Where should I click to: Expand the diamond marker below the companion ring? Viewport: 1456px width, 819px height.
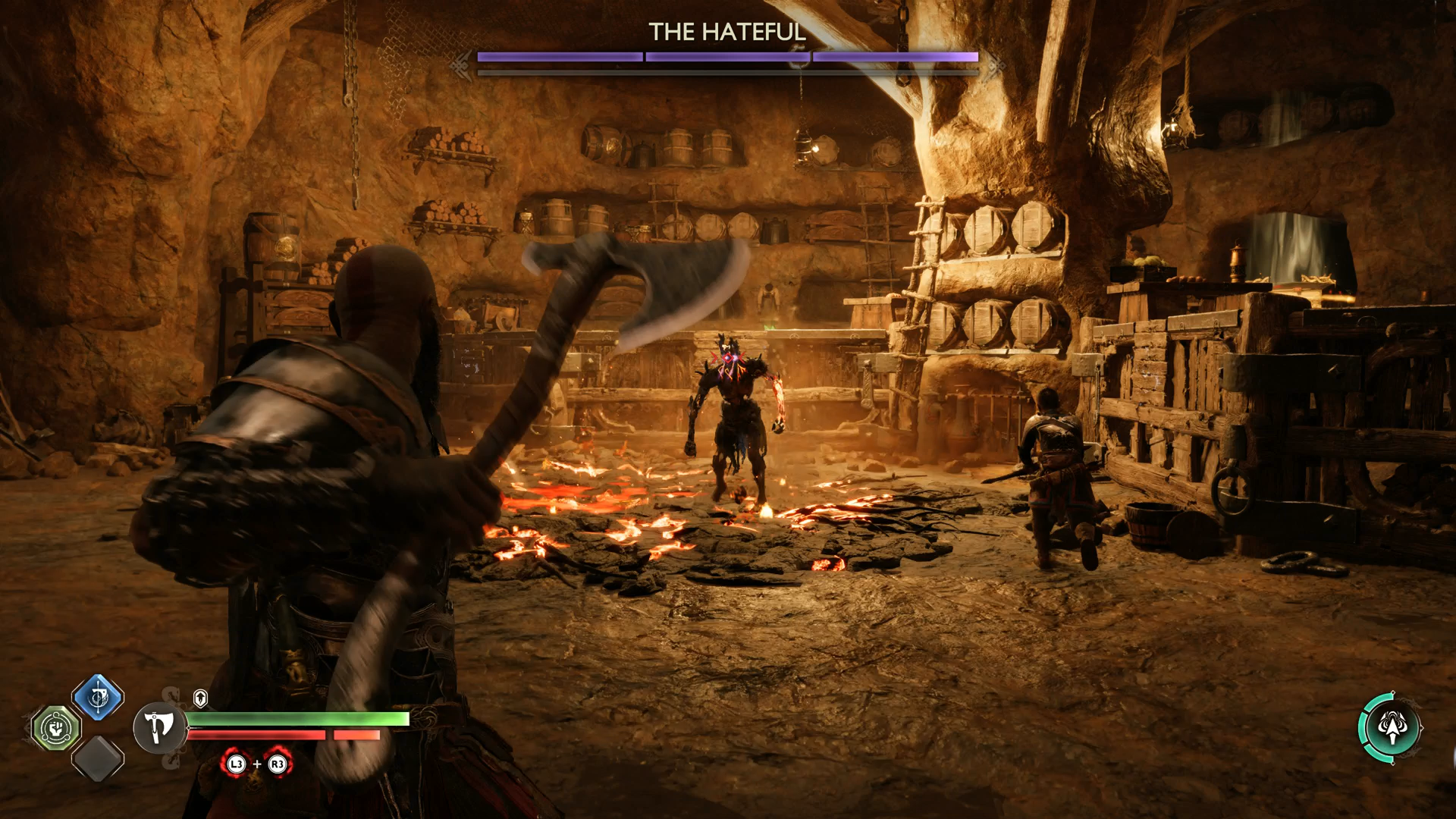[x=1393, y=763]
